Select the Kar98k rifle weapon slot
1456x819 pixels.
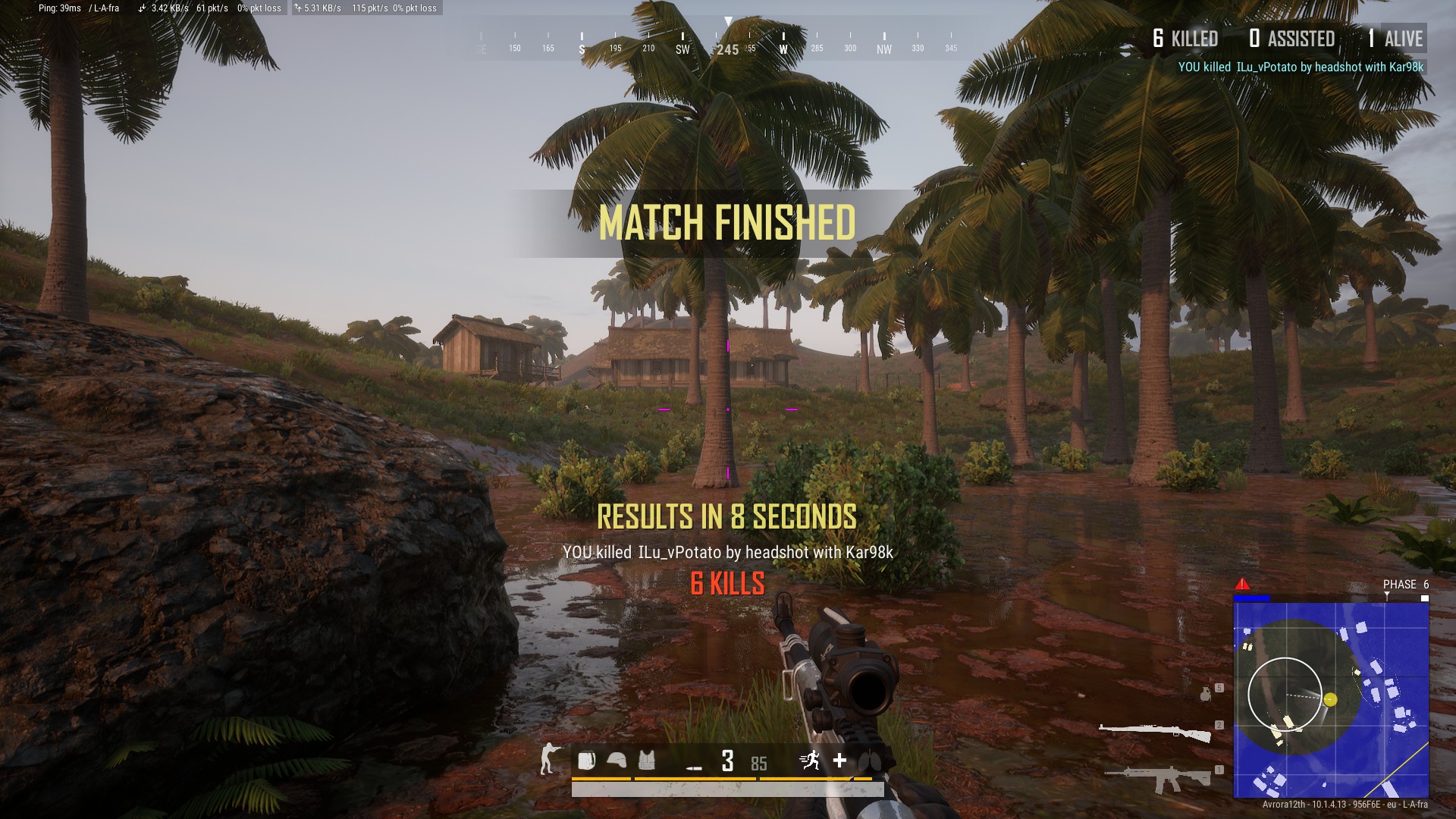(1155, 732)
